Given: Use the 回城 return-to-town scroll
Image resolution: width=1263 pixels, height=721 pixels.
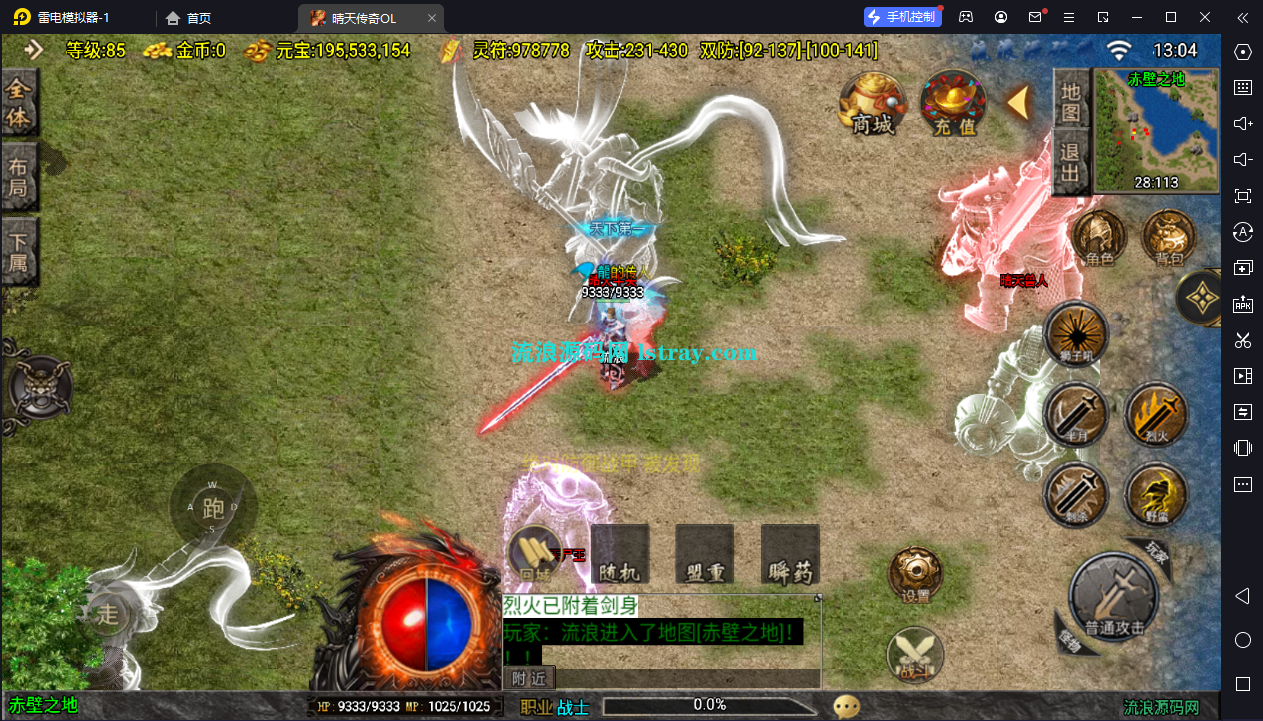Looking at the screenshot, I should [x=535, y=553].
